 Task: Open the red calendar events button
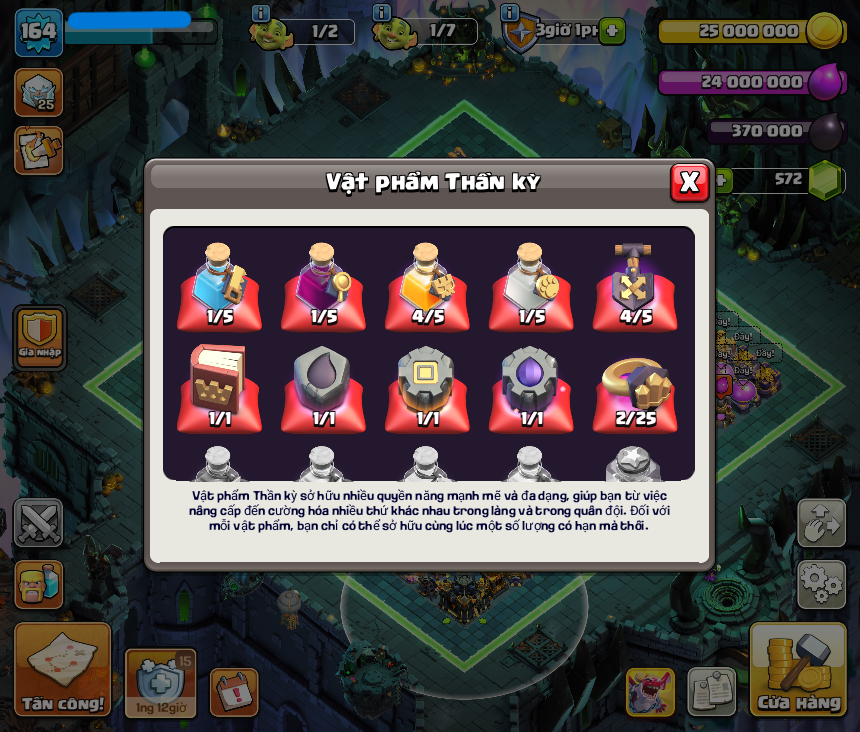234,692
